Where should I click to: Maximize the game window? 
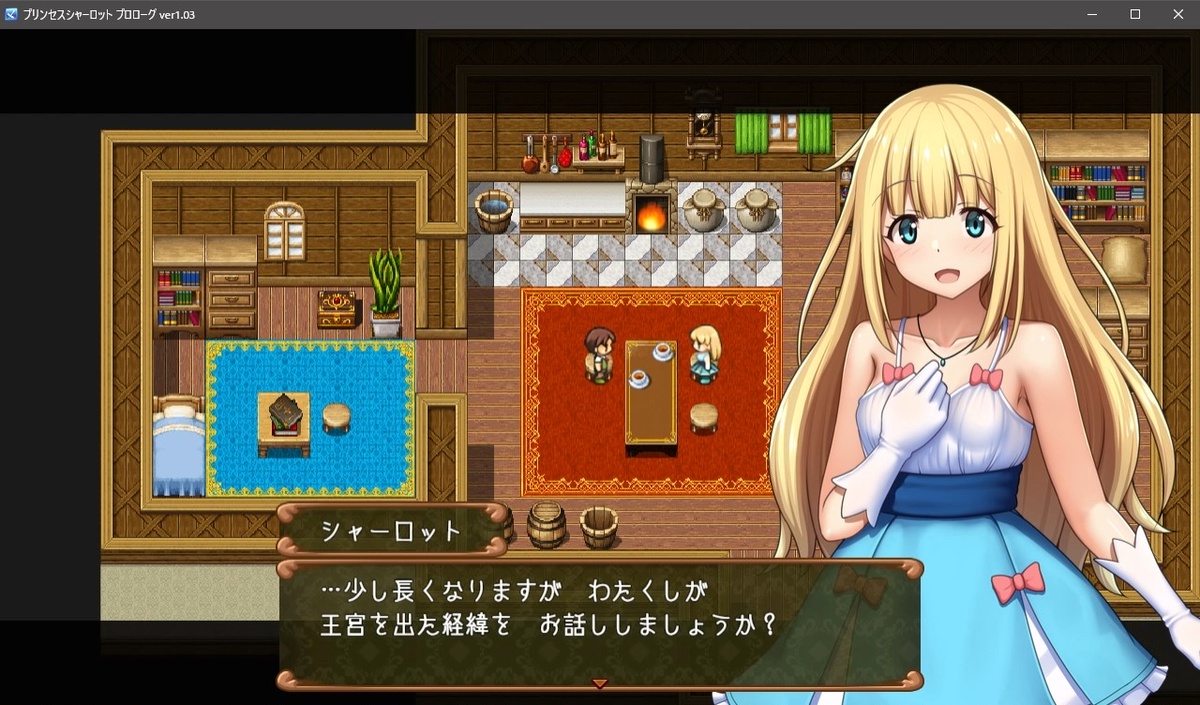[1135, 14]
